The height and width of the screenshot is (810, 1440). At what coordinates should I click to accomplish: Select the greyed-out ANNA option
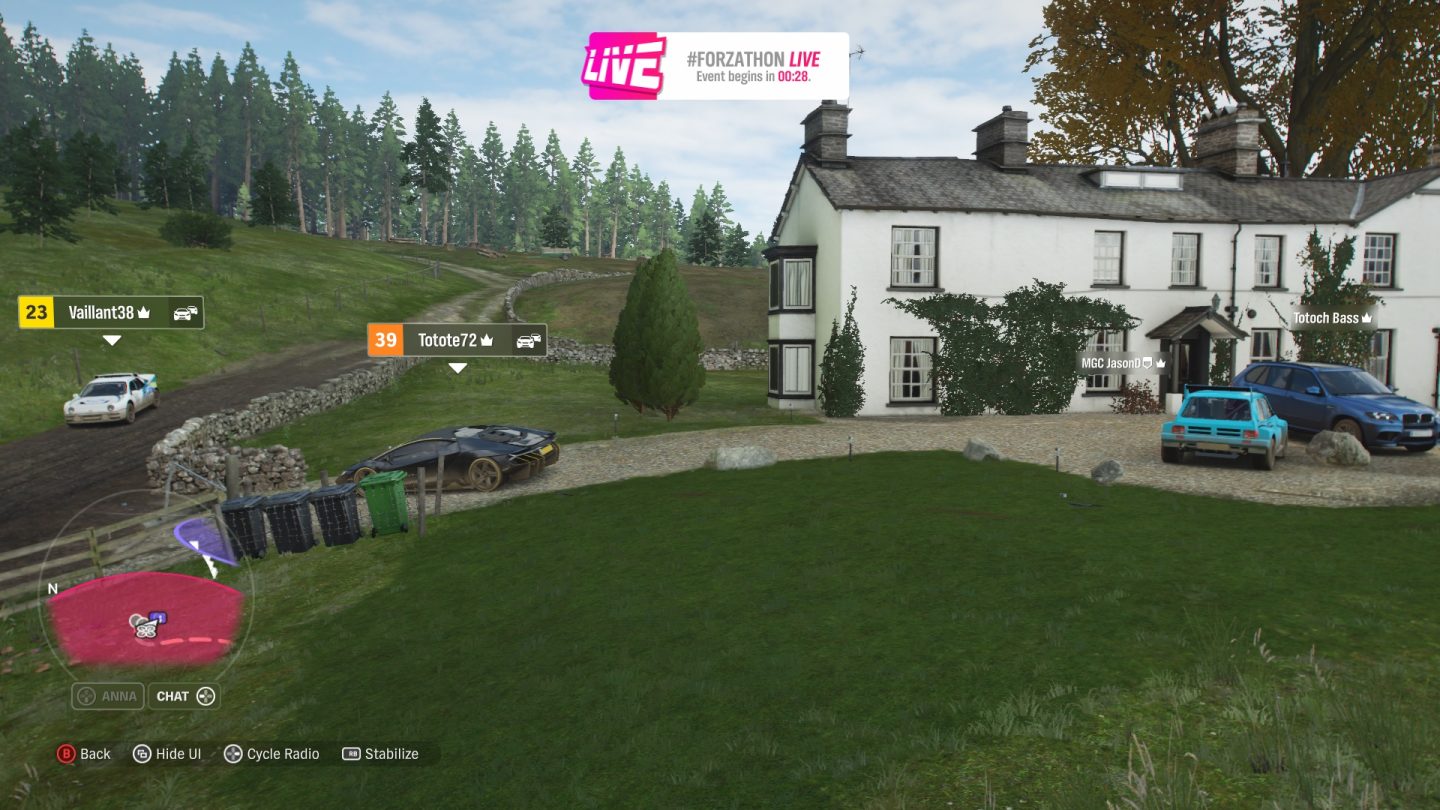pos(107,696)
